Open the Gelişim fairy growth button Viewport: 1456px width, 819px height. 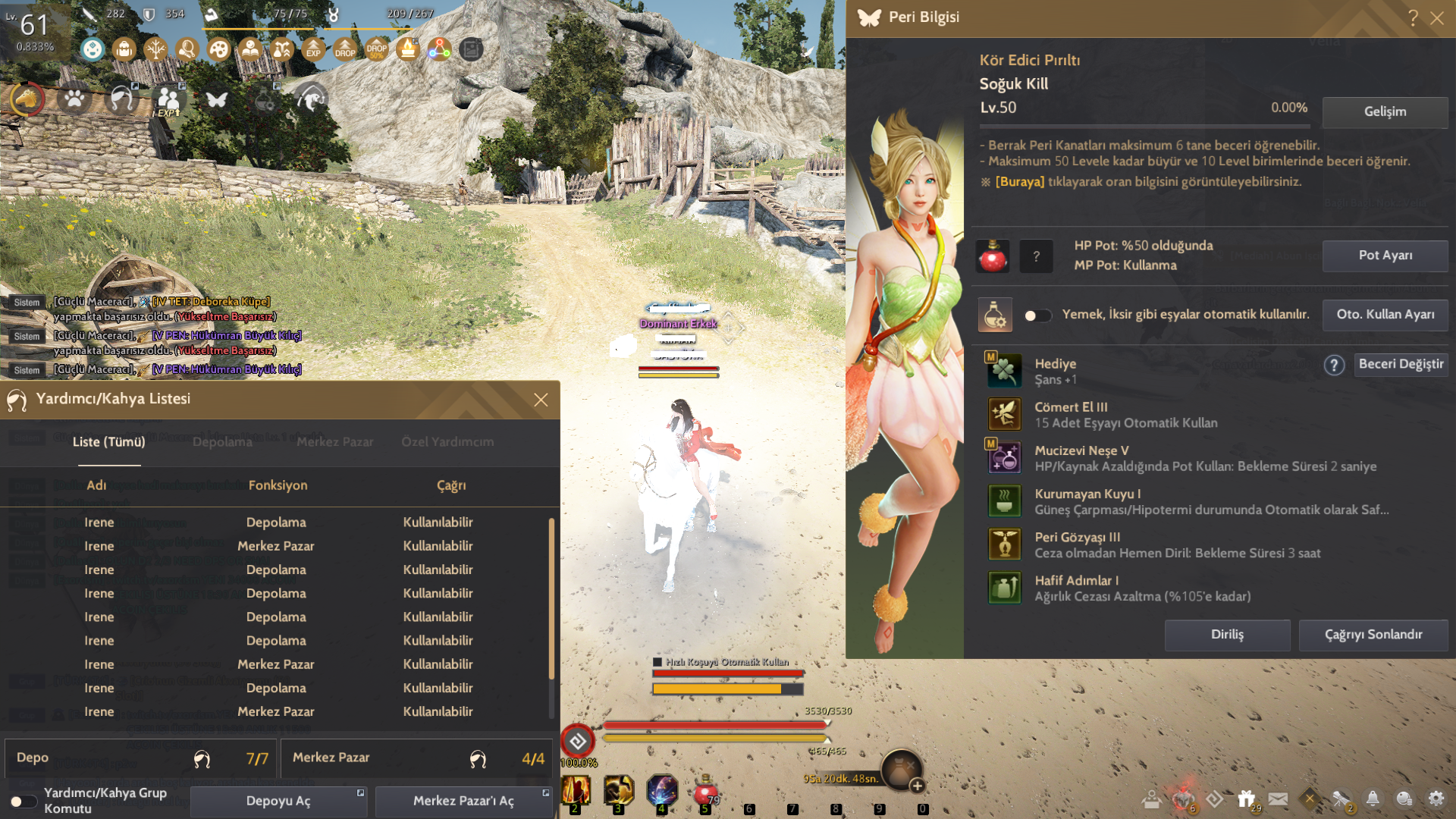tap(1385, 111)
